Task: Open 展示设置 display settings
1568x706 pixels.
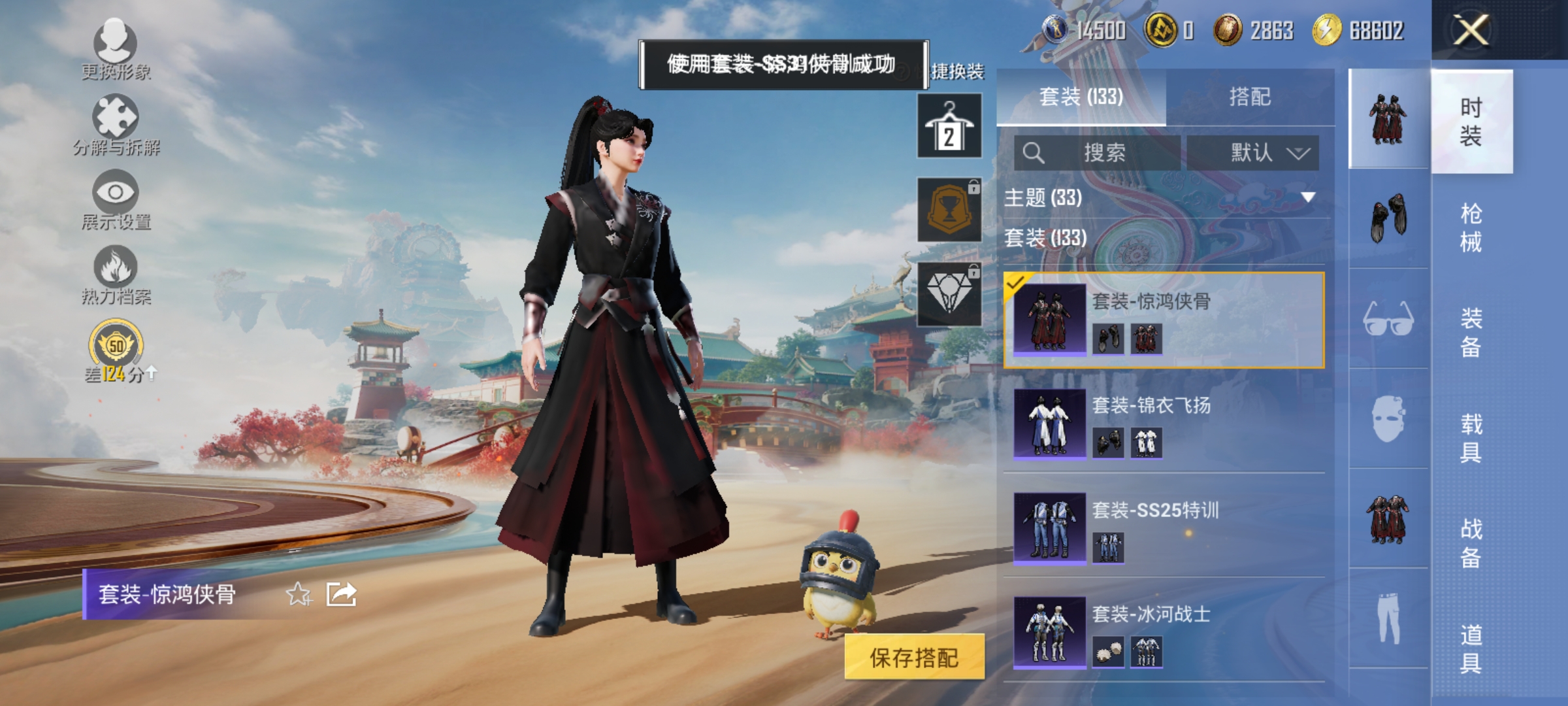Action: point(114,196)
